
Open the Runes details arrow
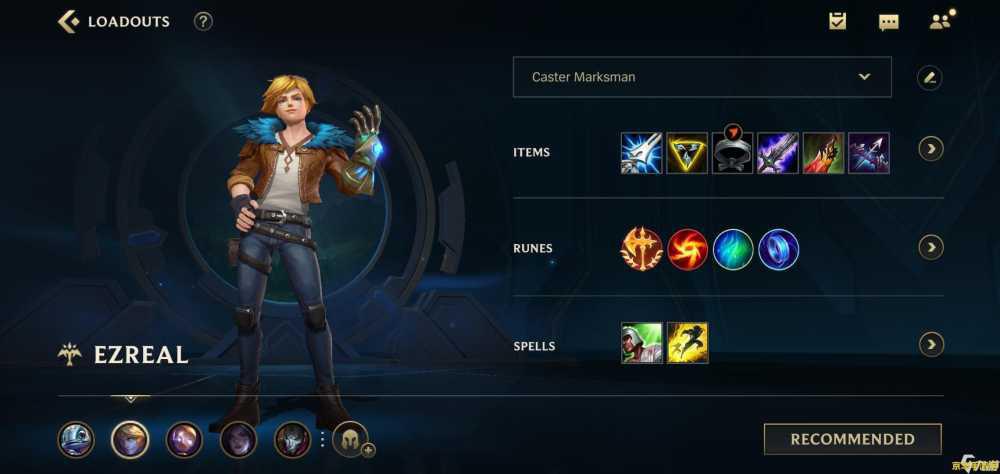[931, 247]
